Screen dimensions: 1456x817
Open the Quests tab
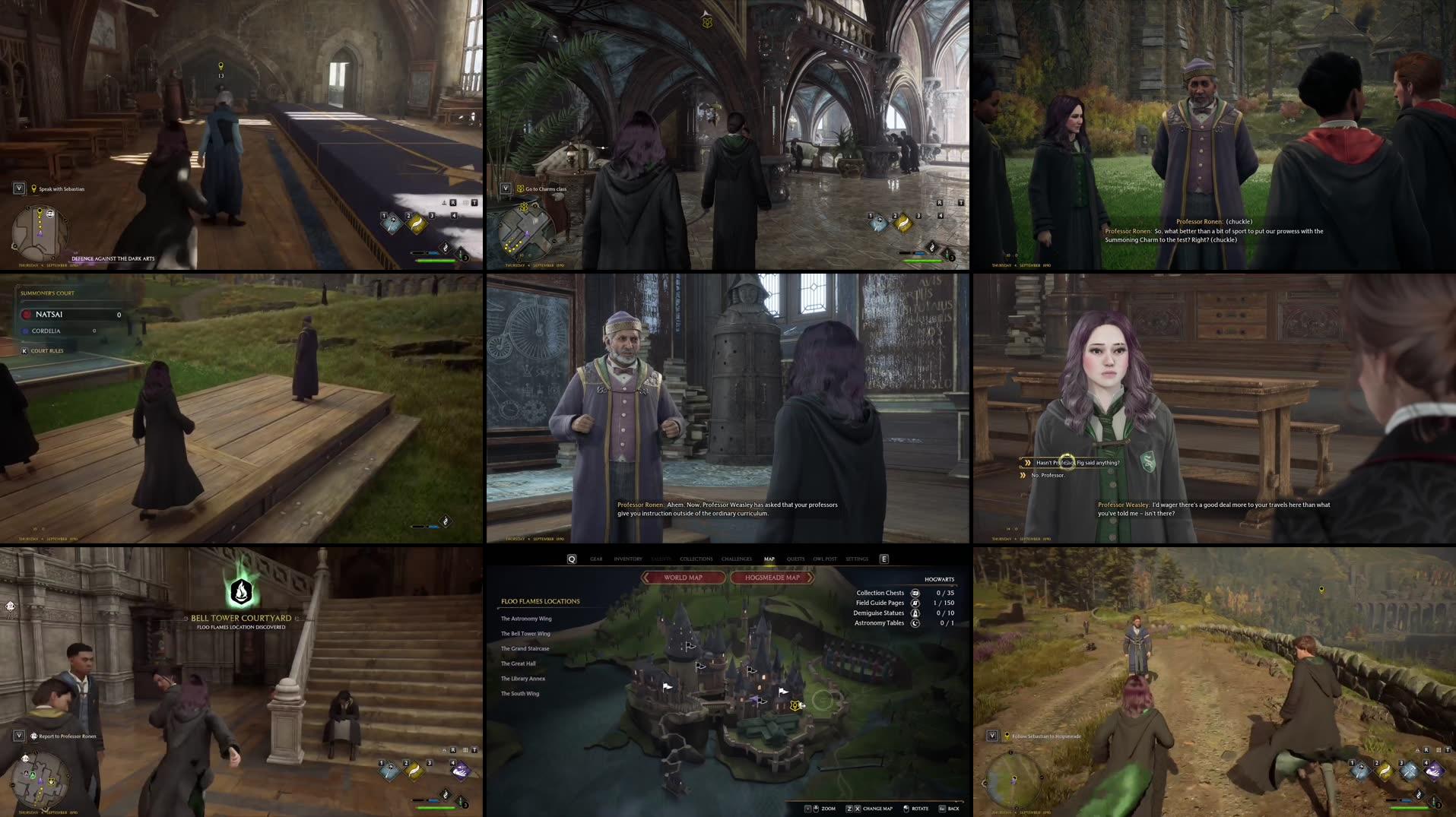[x=795, y=559]
